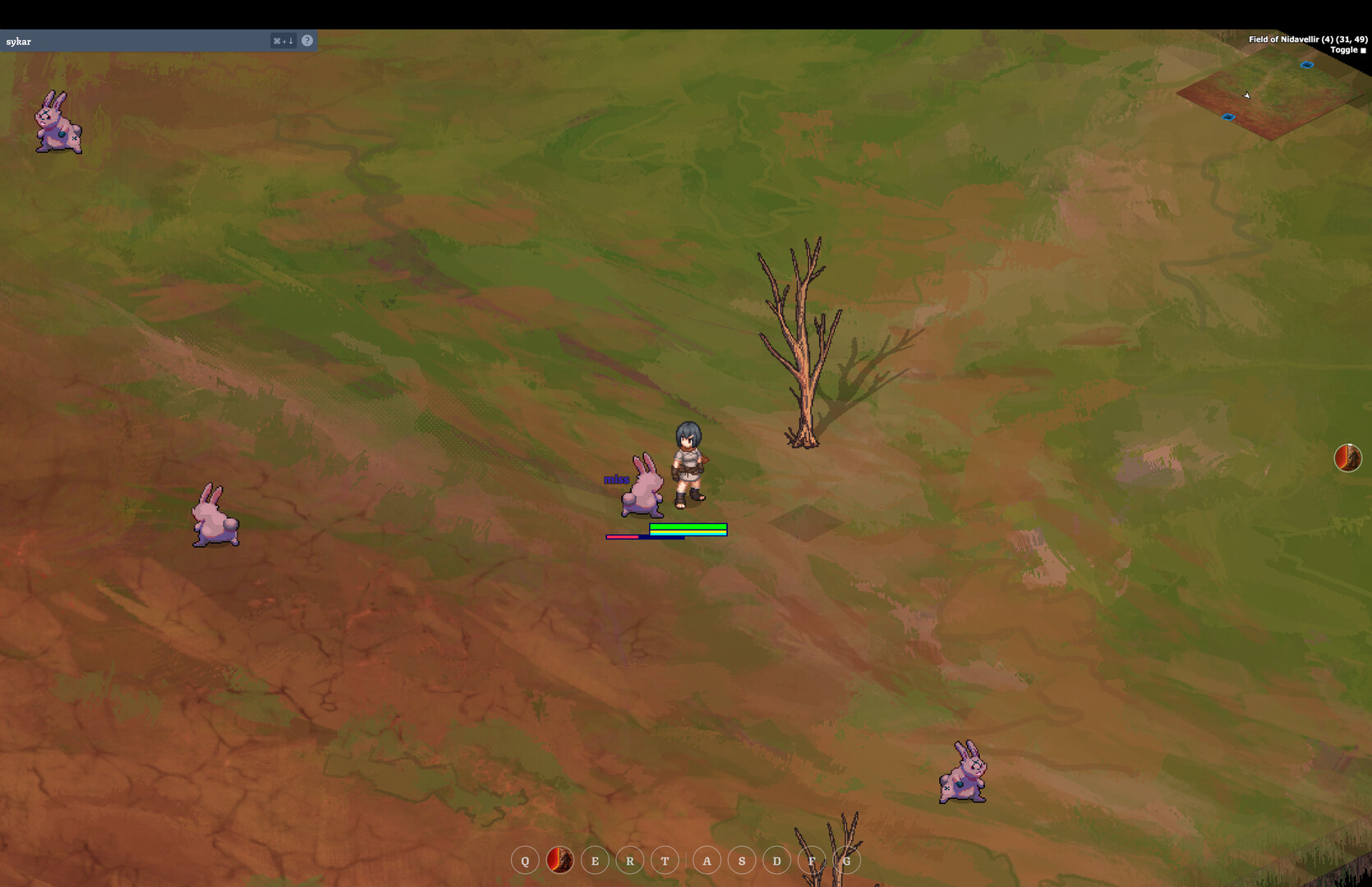Click the E hotbar skill slot
This screenshot has height=887, width=1372.
tap(595, 861)
